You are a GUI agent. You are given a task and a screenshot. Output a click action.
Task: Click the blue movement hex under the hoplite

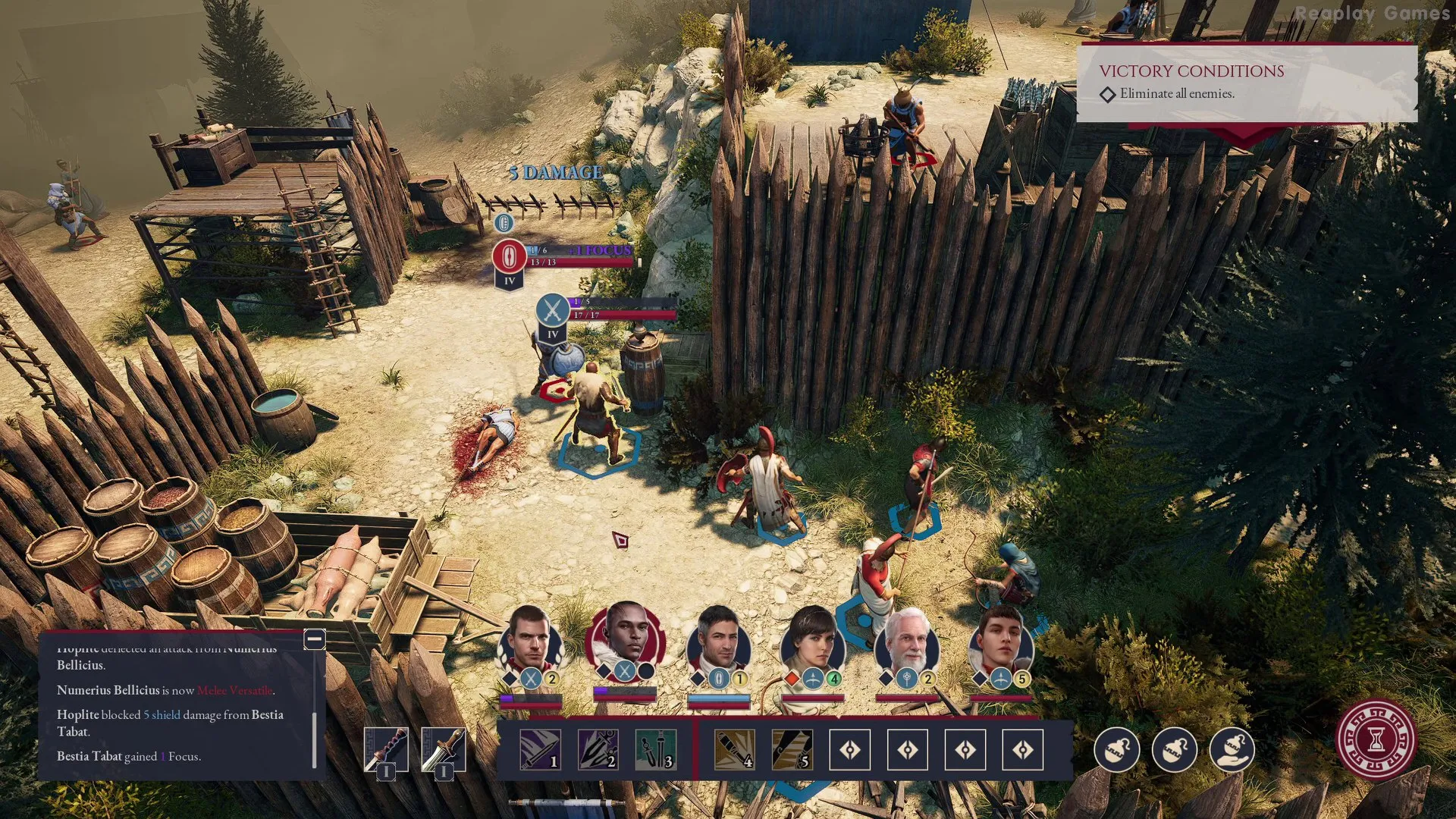coord(598,453)
